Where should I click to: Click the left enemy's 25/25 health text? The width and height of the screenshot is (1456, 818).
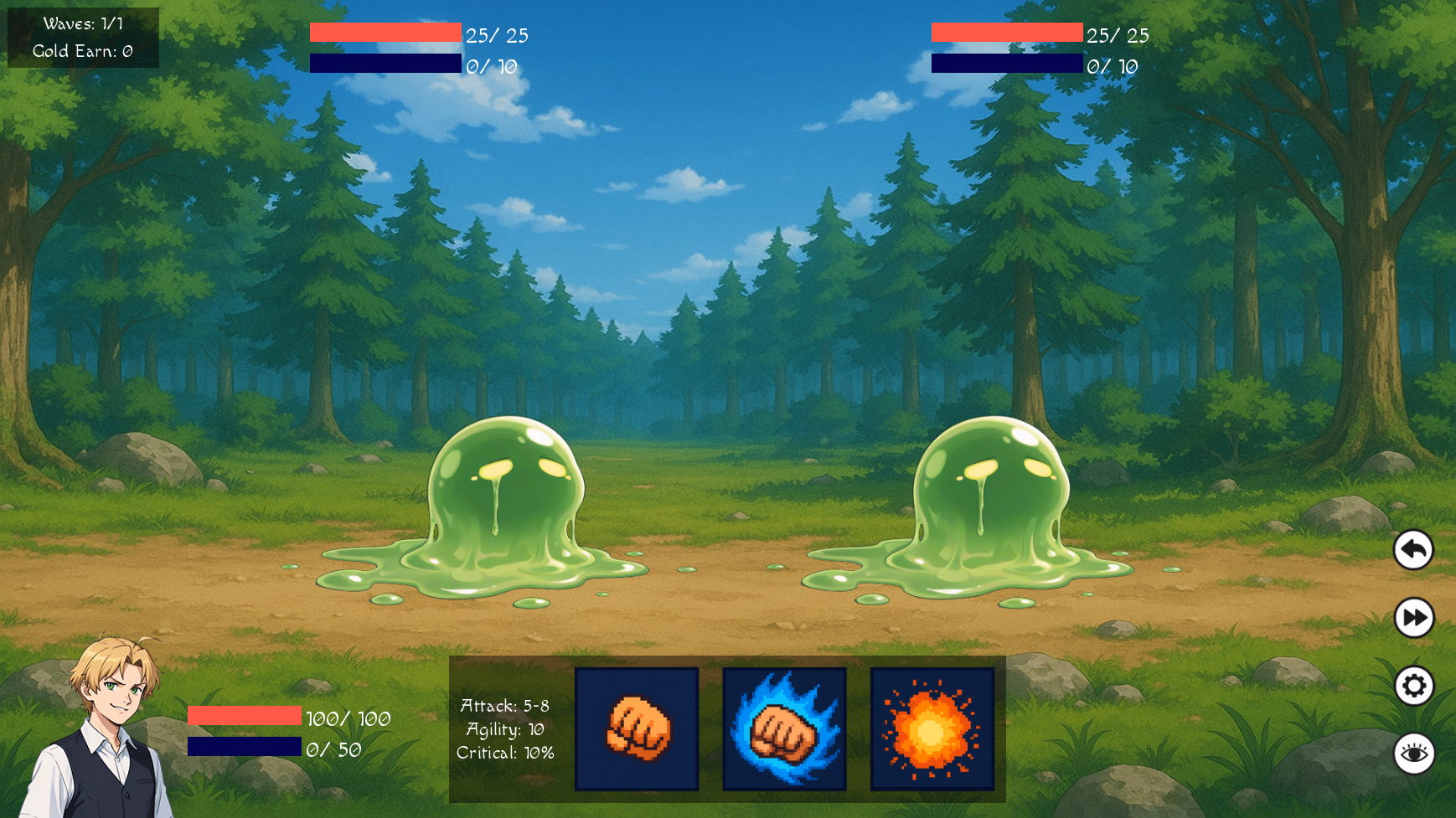(x=494, y=36)
